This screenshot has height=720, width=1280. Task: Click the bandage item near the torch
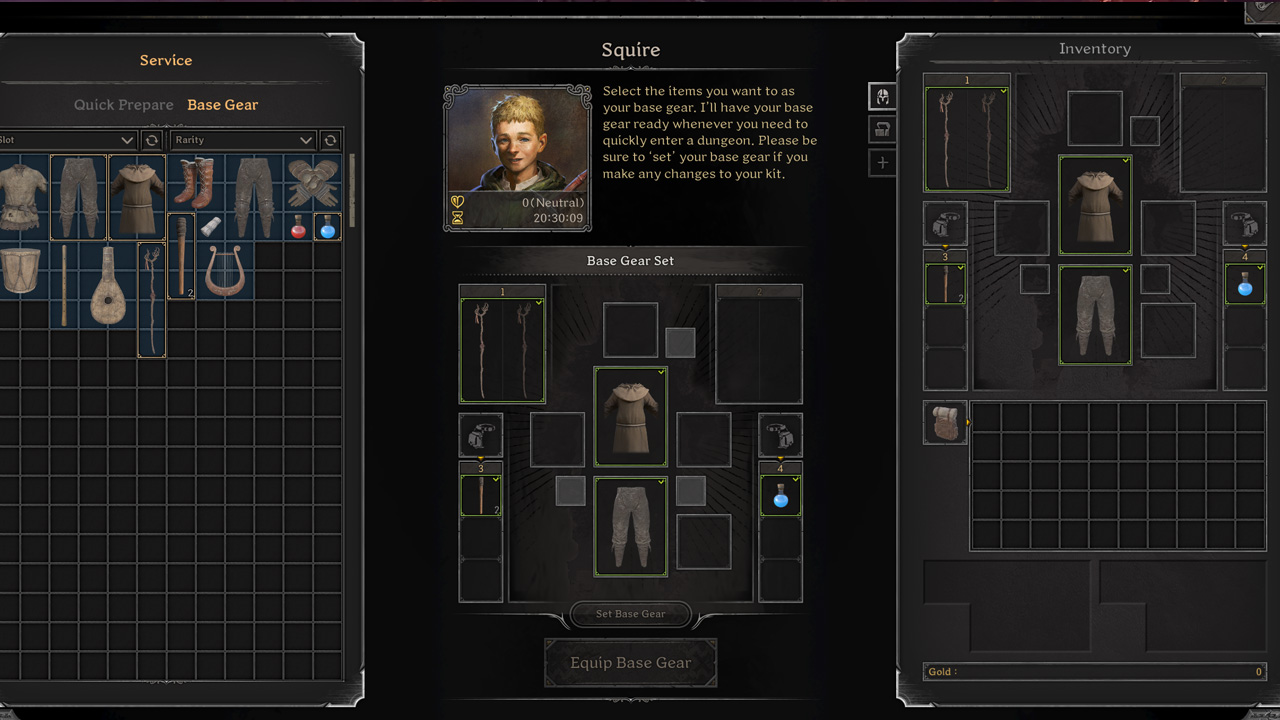click(210, 227)
